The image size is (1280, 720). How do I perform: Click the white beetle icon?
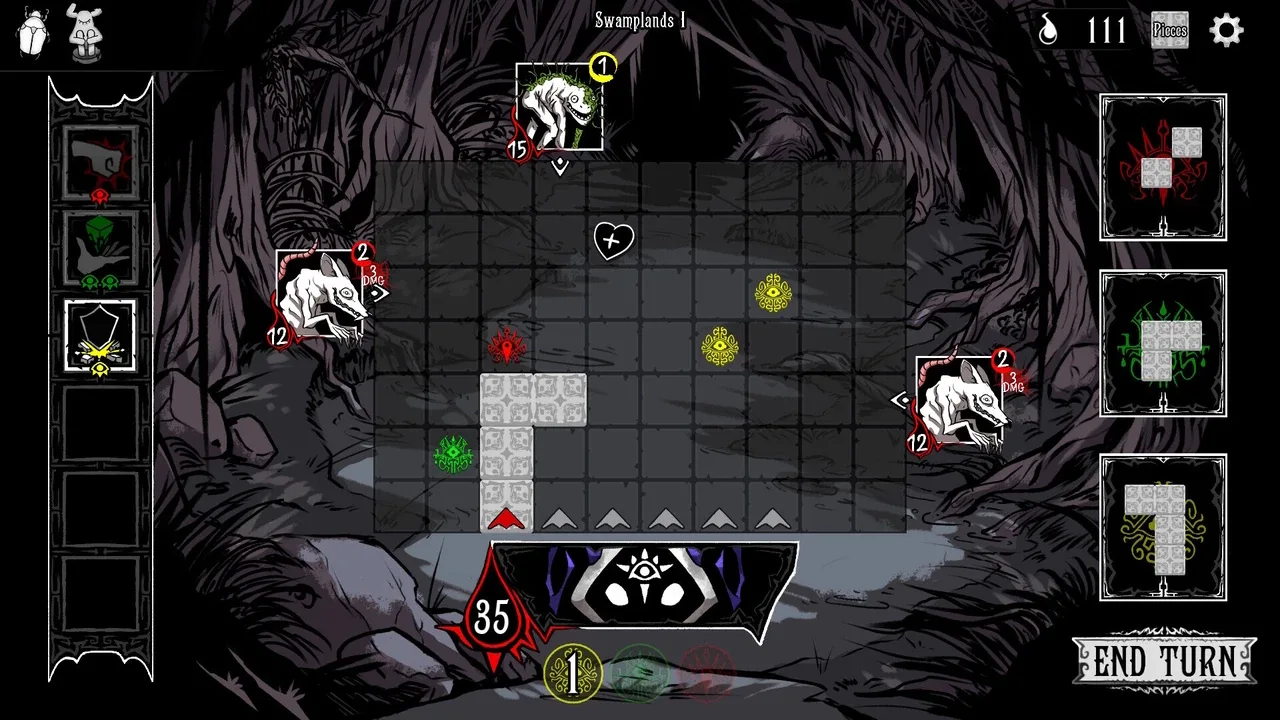33,31
